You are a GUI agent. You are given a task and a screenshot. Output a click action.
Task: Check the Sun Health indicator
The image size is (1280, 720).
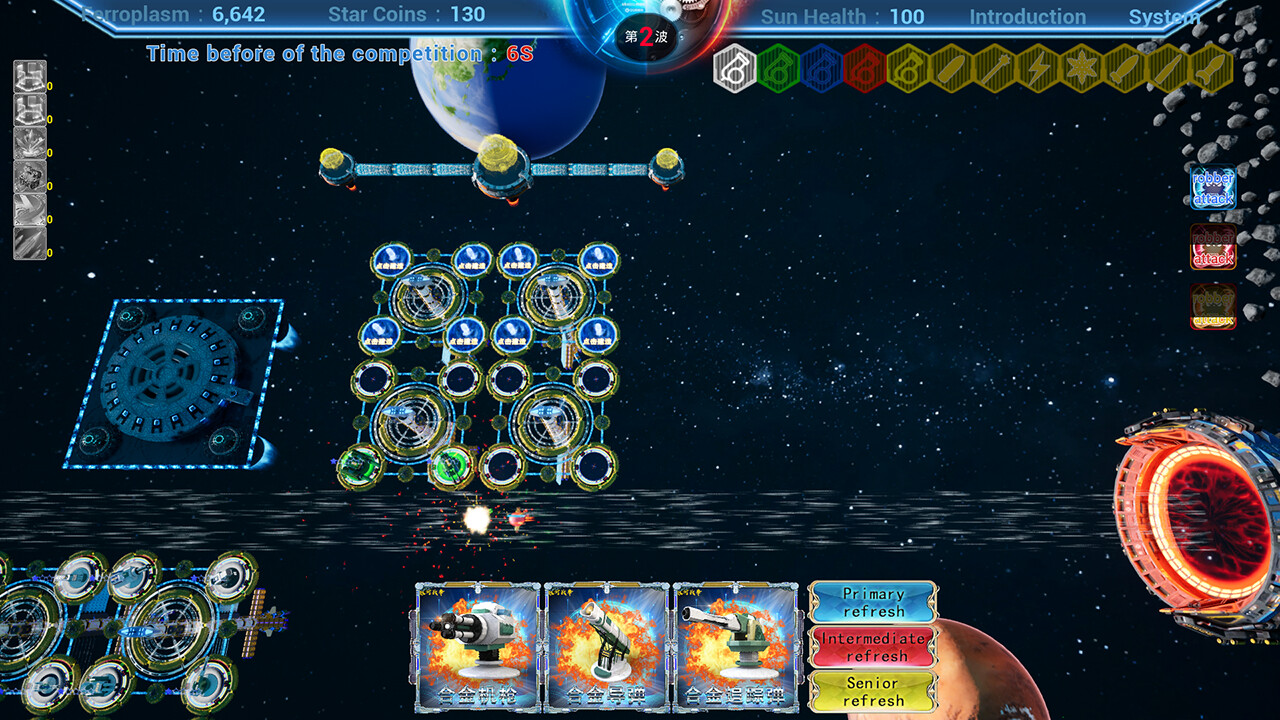pyautogui.click(x=842, y=16)
